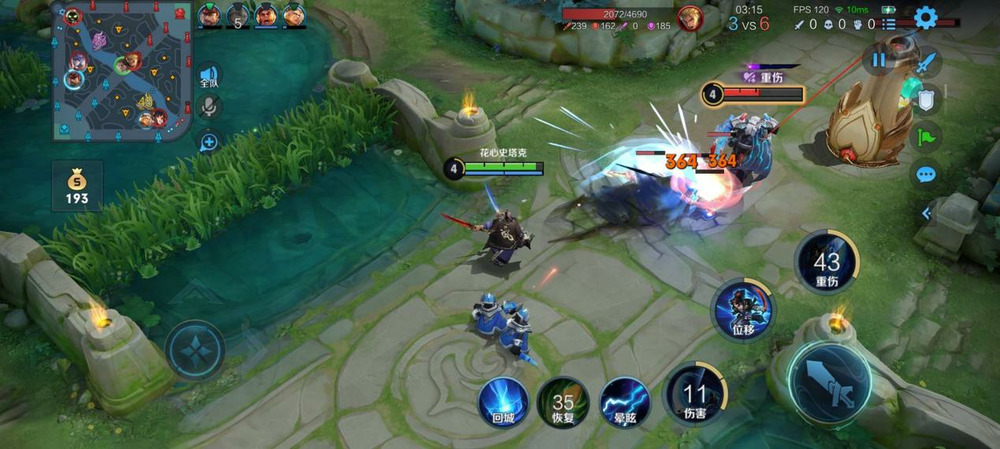Open the chat speech bubble
1000x449 pixels.
click(x=926, y=174)
